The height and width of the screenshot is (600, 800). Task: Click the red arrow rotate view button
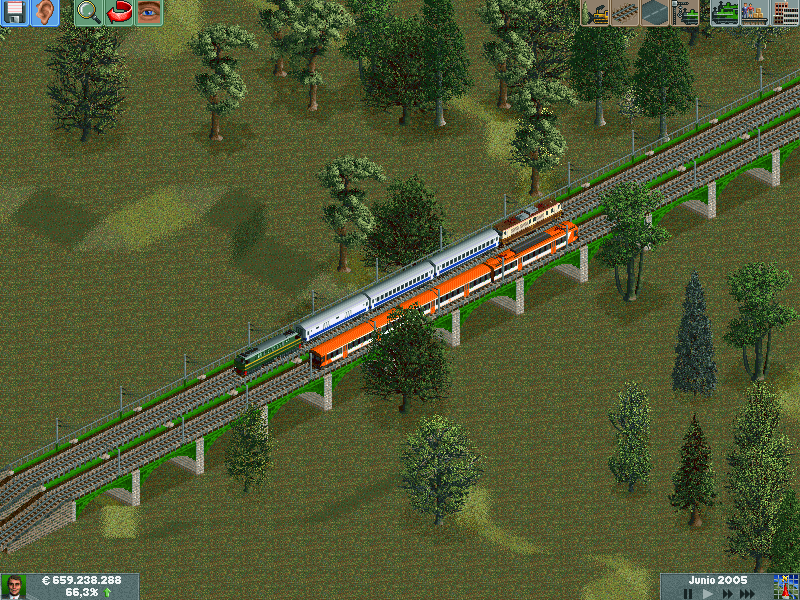(119, 13)
